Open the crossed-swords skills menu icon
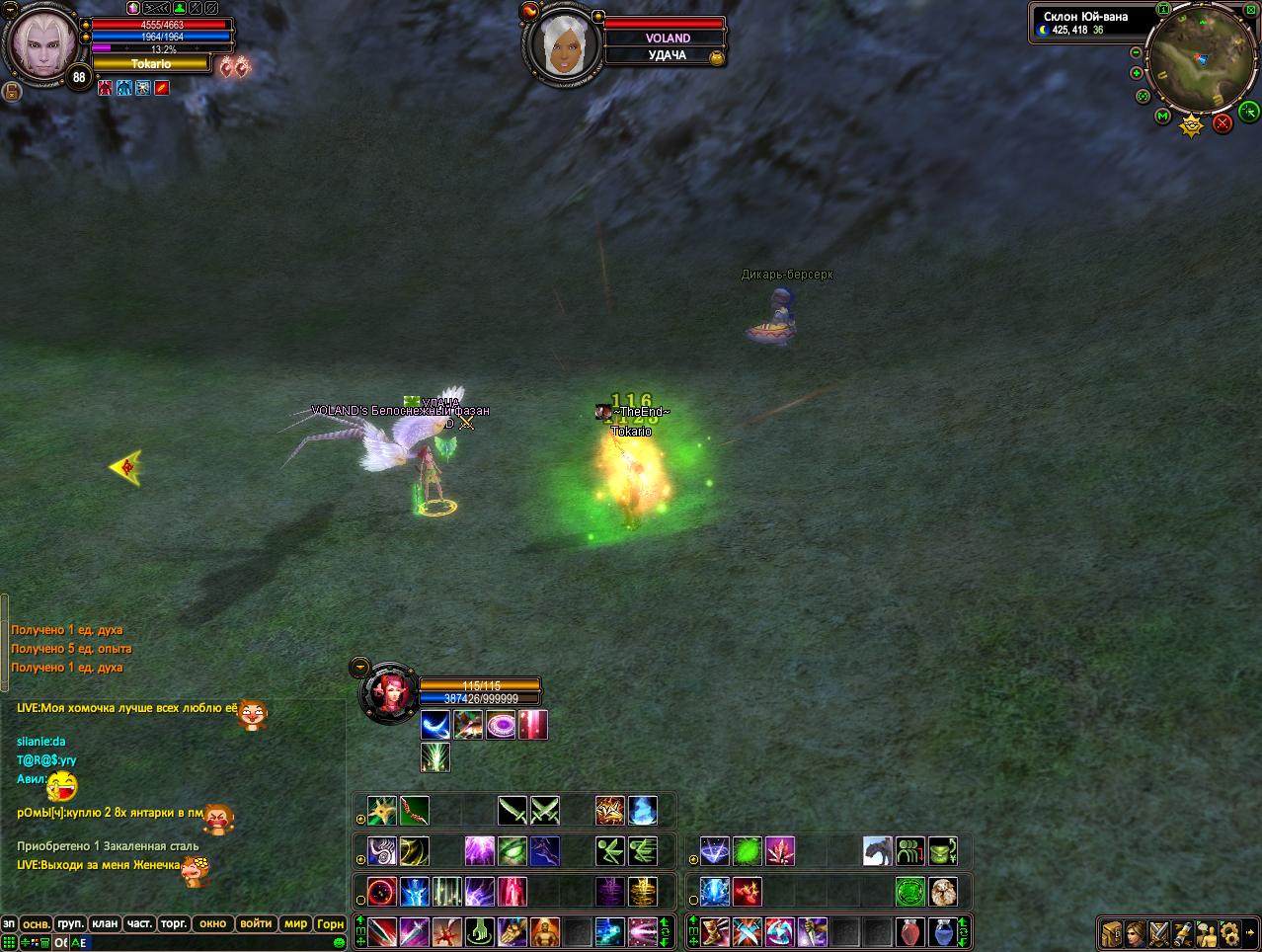The width and height of the screenshot is (1262, 952). click(x=1159, y=932)
